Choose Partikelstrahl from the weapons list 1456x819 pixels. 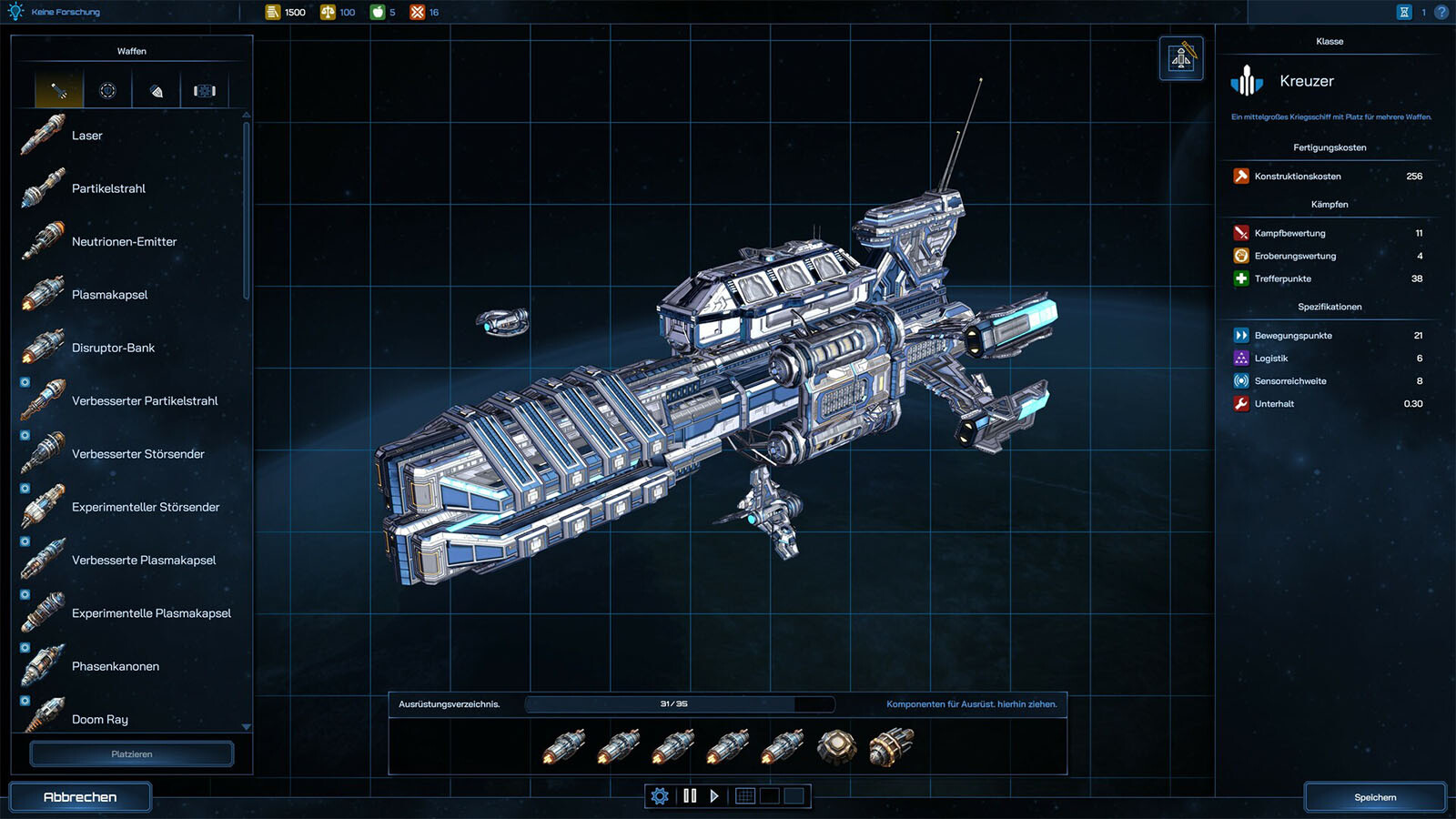tap(108, 188)
